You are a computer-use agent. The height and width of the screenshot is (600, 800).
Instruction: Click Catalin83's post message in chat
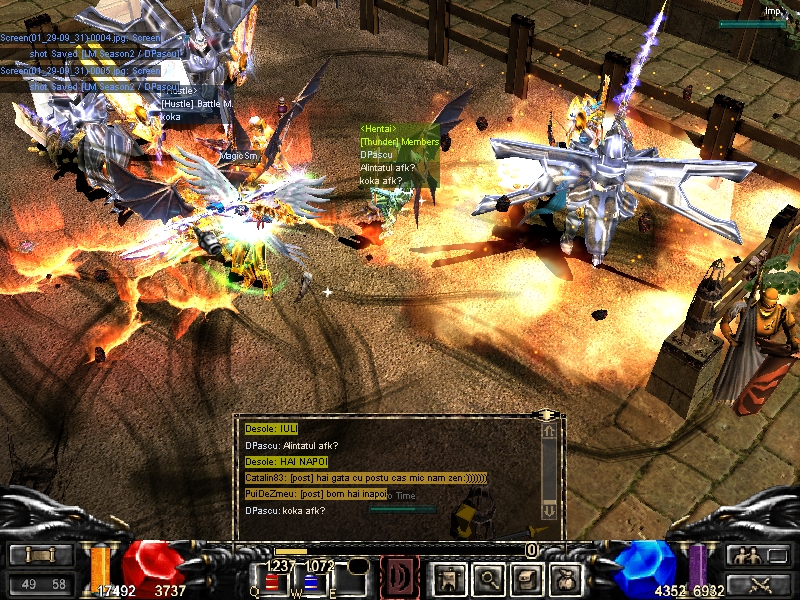coord(366,478)
